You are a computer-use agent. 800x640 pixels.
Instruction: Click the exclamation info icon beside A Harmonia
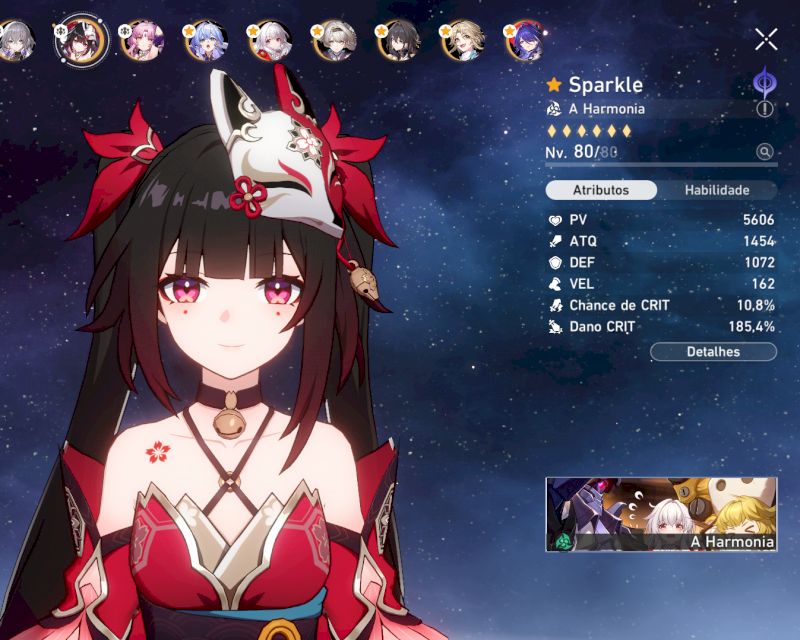765,109
